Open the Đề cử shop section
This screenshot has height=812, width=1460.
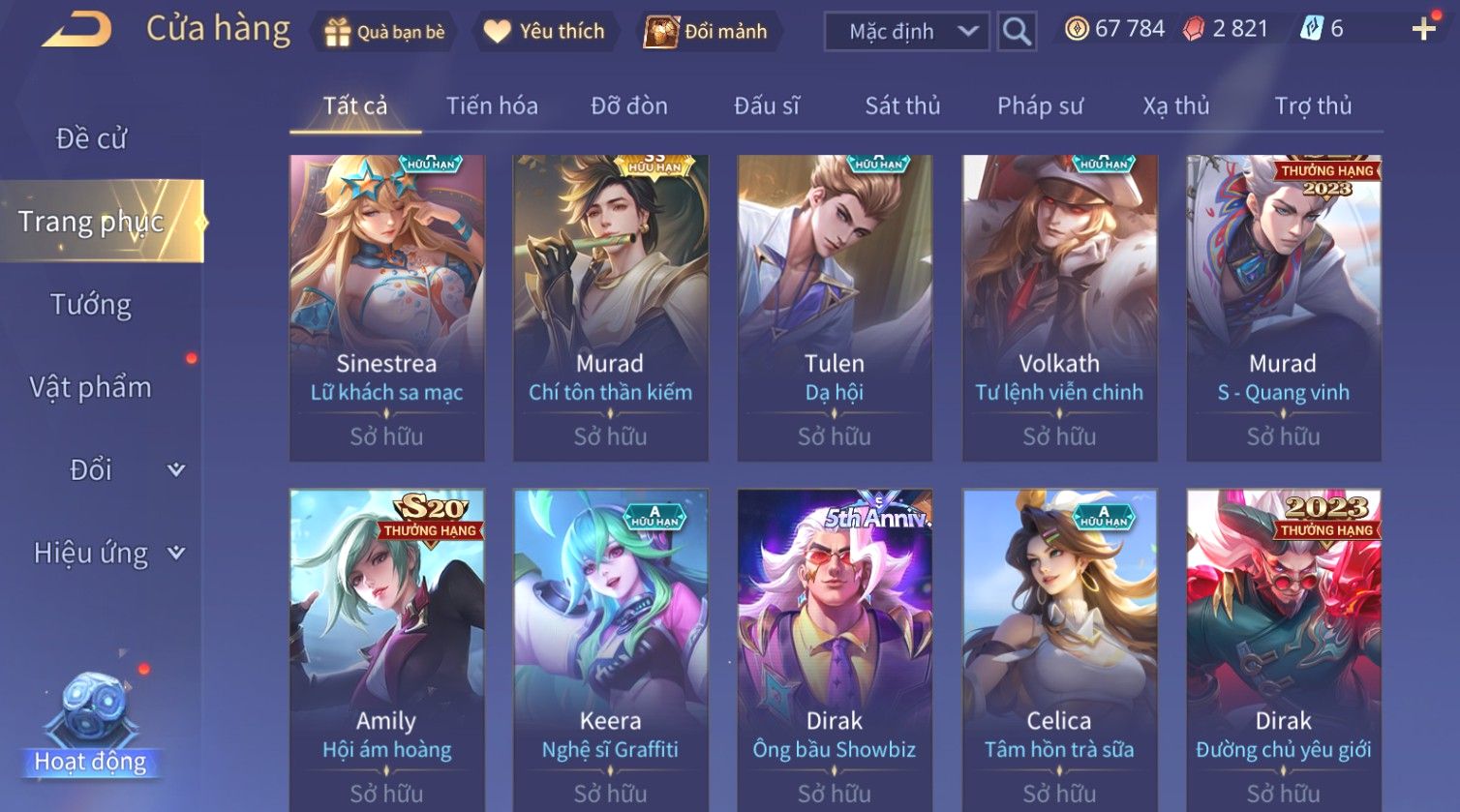[92, 139]
